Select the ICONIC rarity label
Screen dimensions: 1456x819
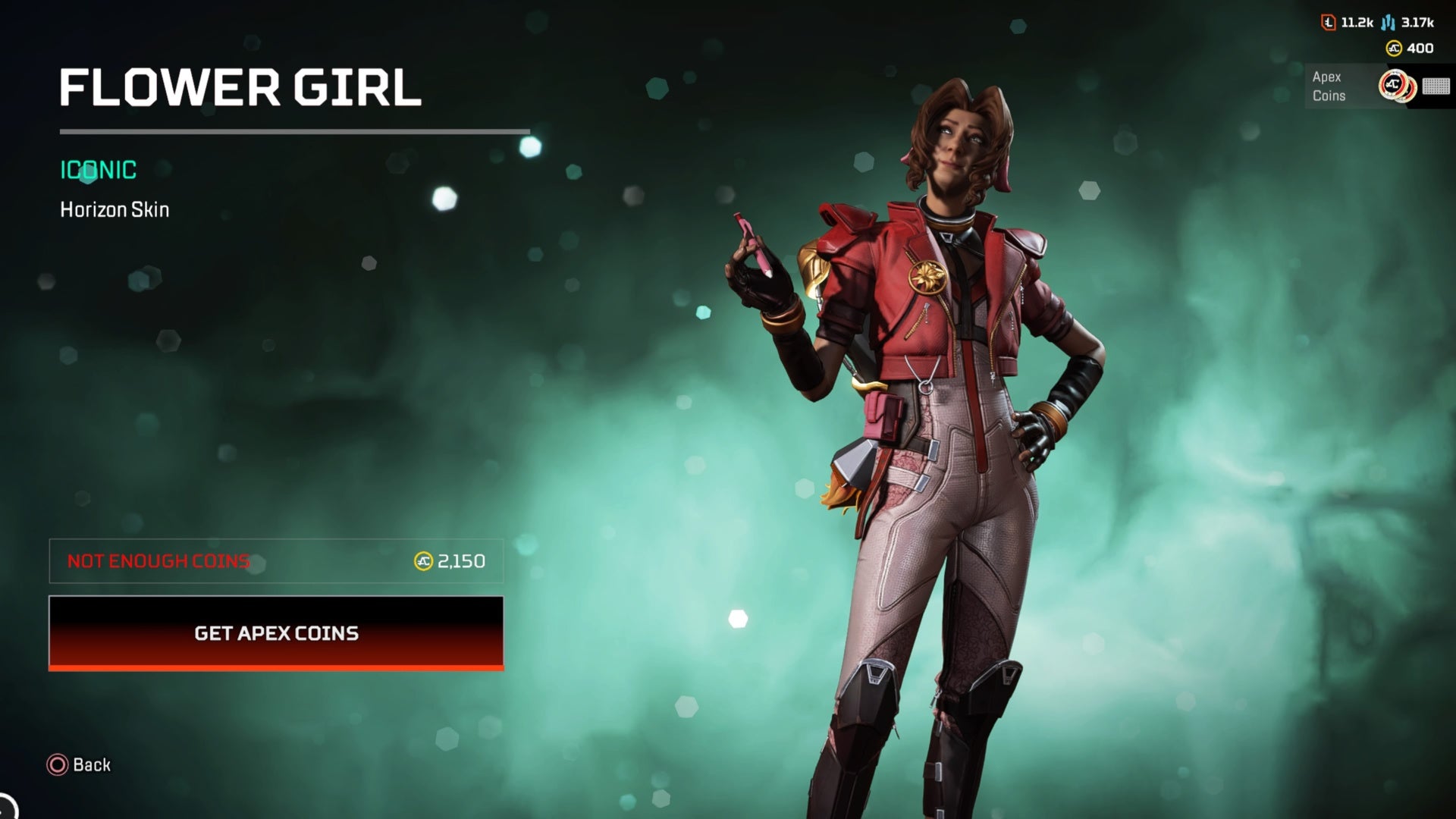coord(97,170)
